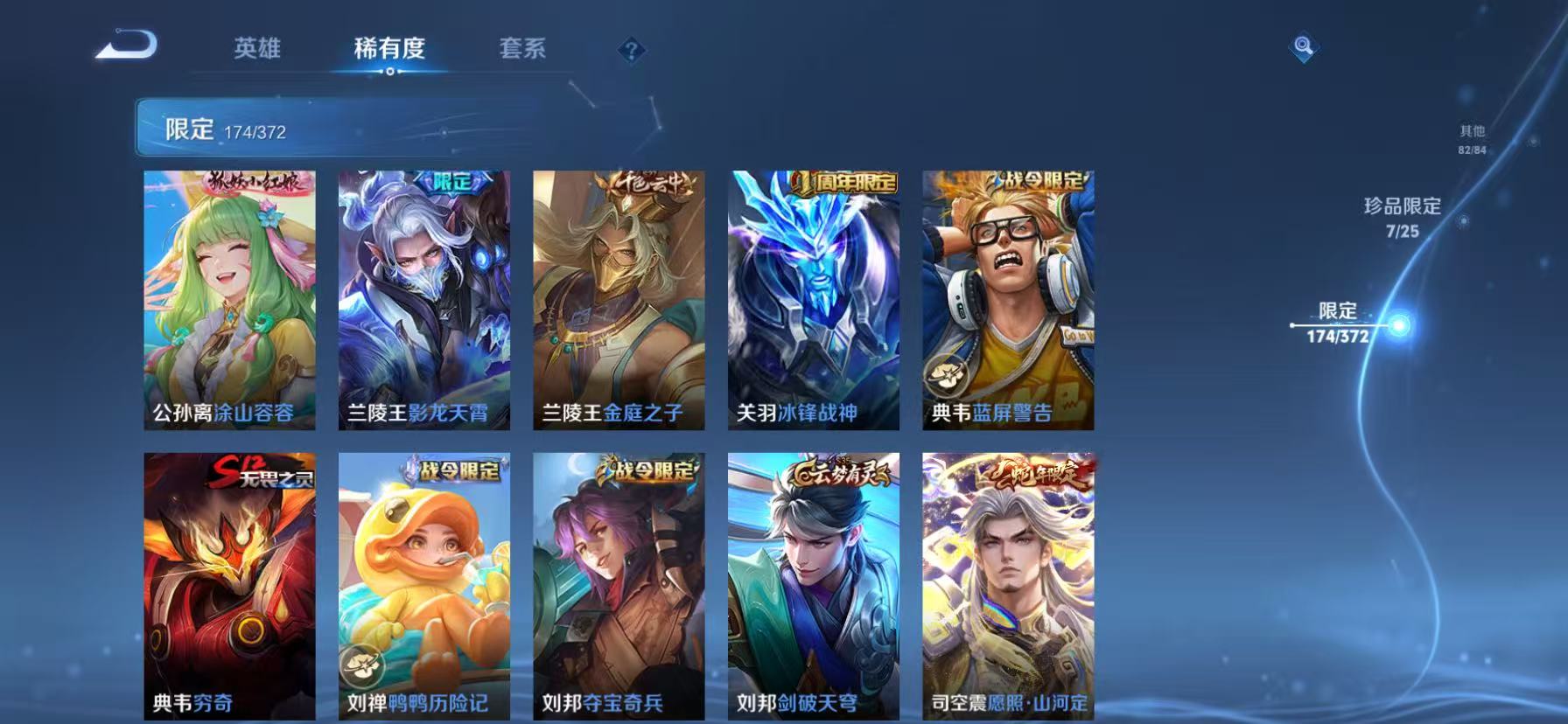Click the question mark help icon
Screen dimensions: 1568x724
point(629,50)
